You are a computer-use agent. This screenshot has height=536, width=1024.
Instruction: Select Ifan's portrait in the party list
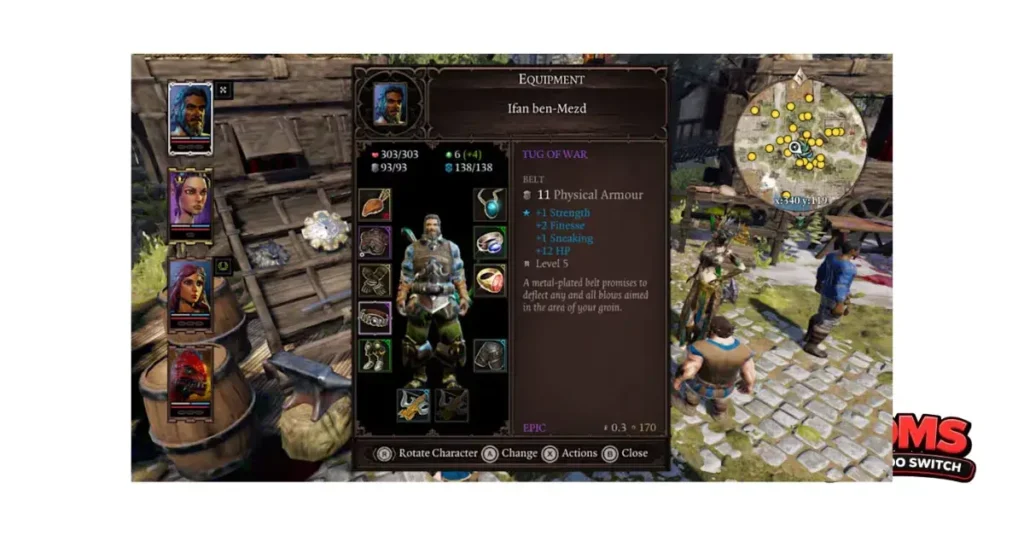tap(190, 117)
